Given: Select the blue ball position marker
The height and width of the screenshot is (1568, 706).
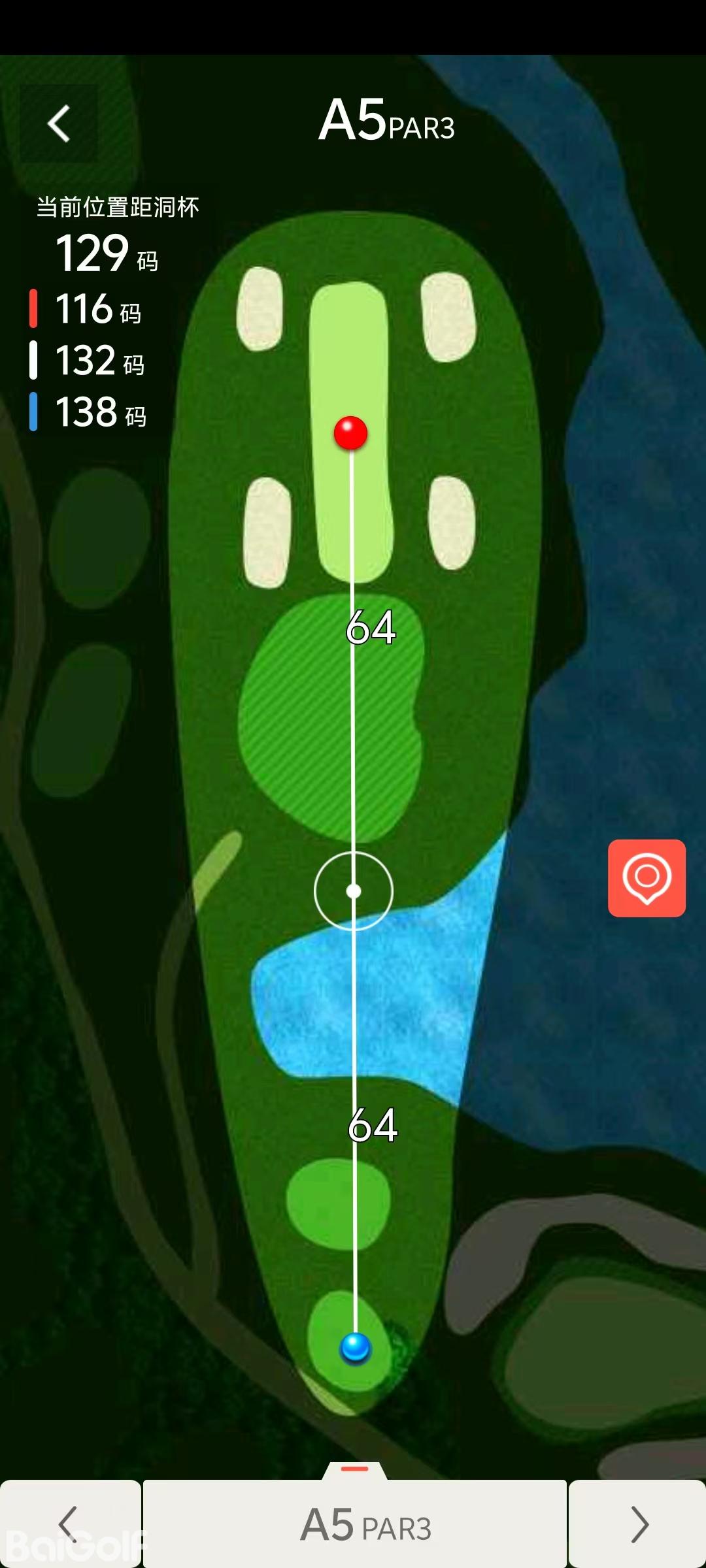Looking at the screenshot, I should coord(356,1347).
